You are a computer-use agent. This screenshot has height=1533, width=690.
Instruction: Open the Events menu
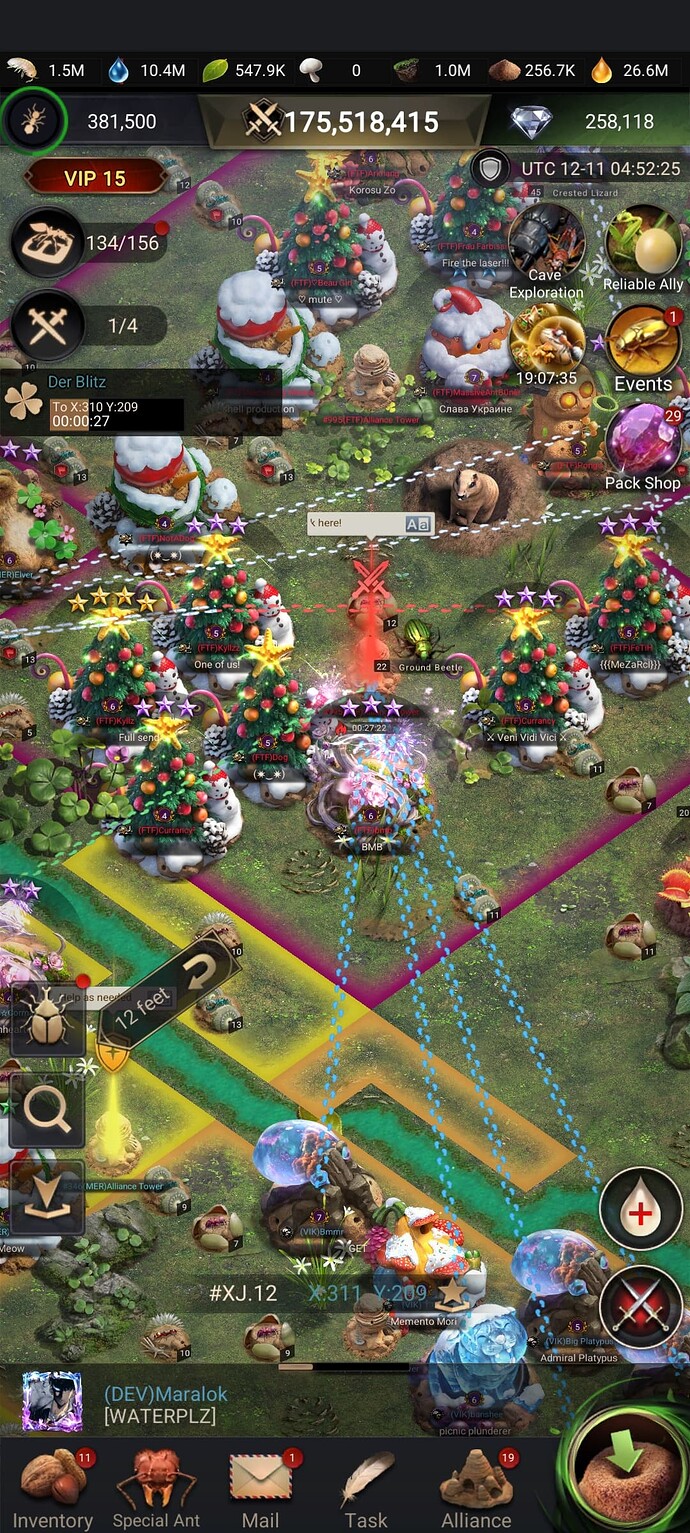(x=643, y=347)
